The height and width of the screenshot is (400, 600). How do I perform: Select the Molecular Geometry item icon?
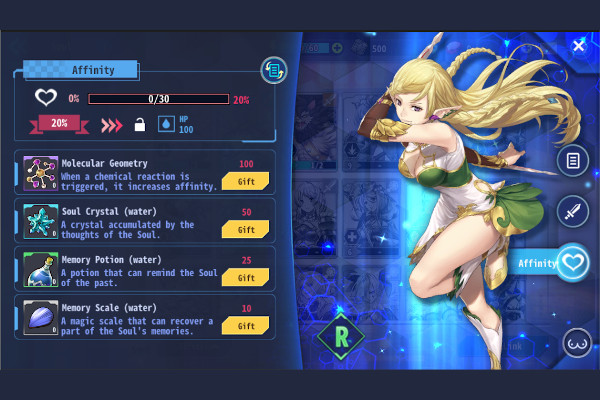(x=40, y=173)
